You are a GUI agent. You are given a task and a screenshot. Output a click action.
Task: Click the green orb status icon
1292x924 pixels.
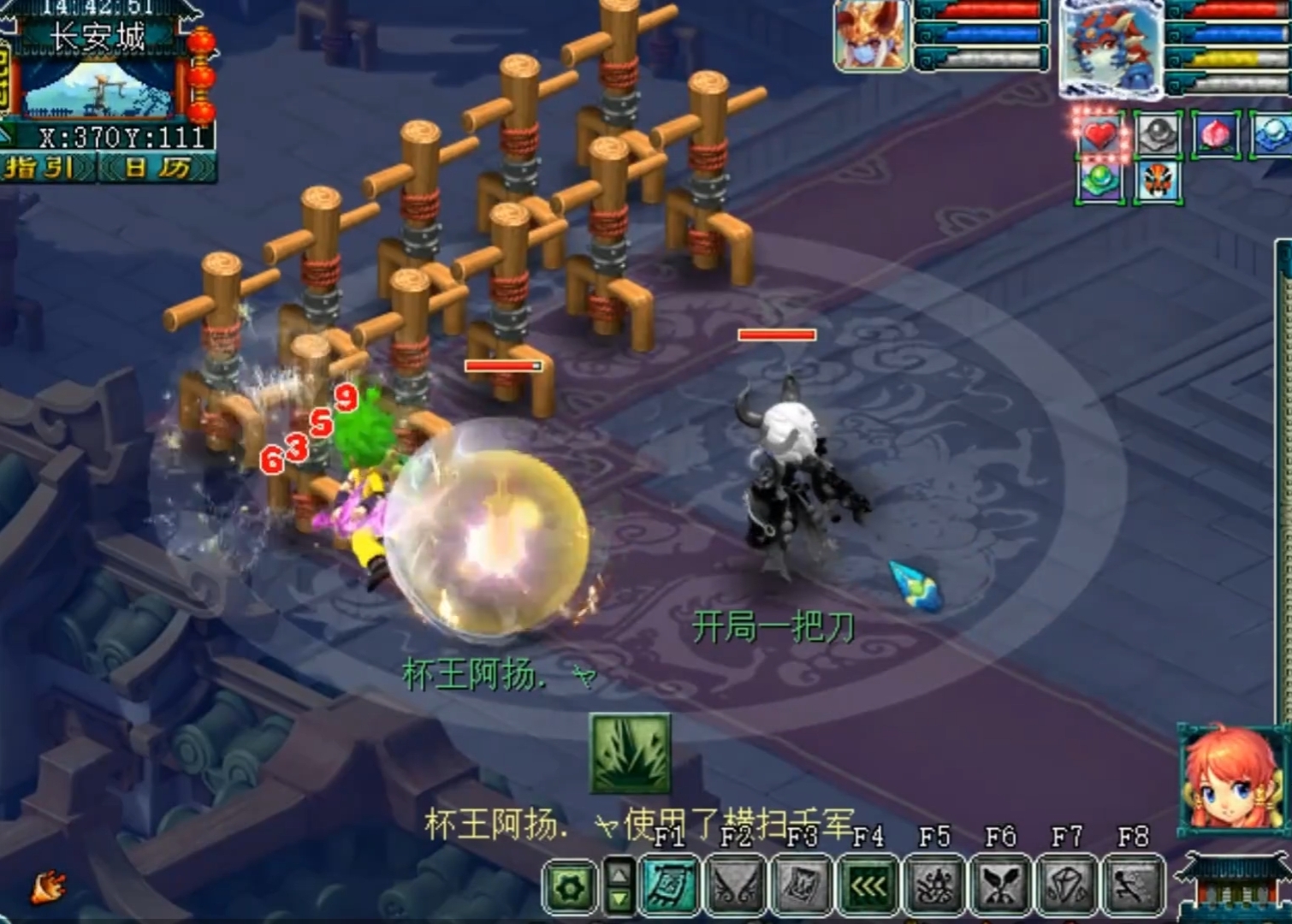(1099, 182)
